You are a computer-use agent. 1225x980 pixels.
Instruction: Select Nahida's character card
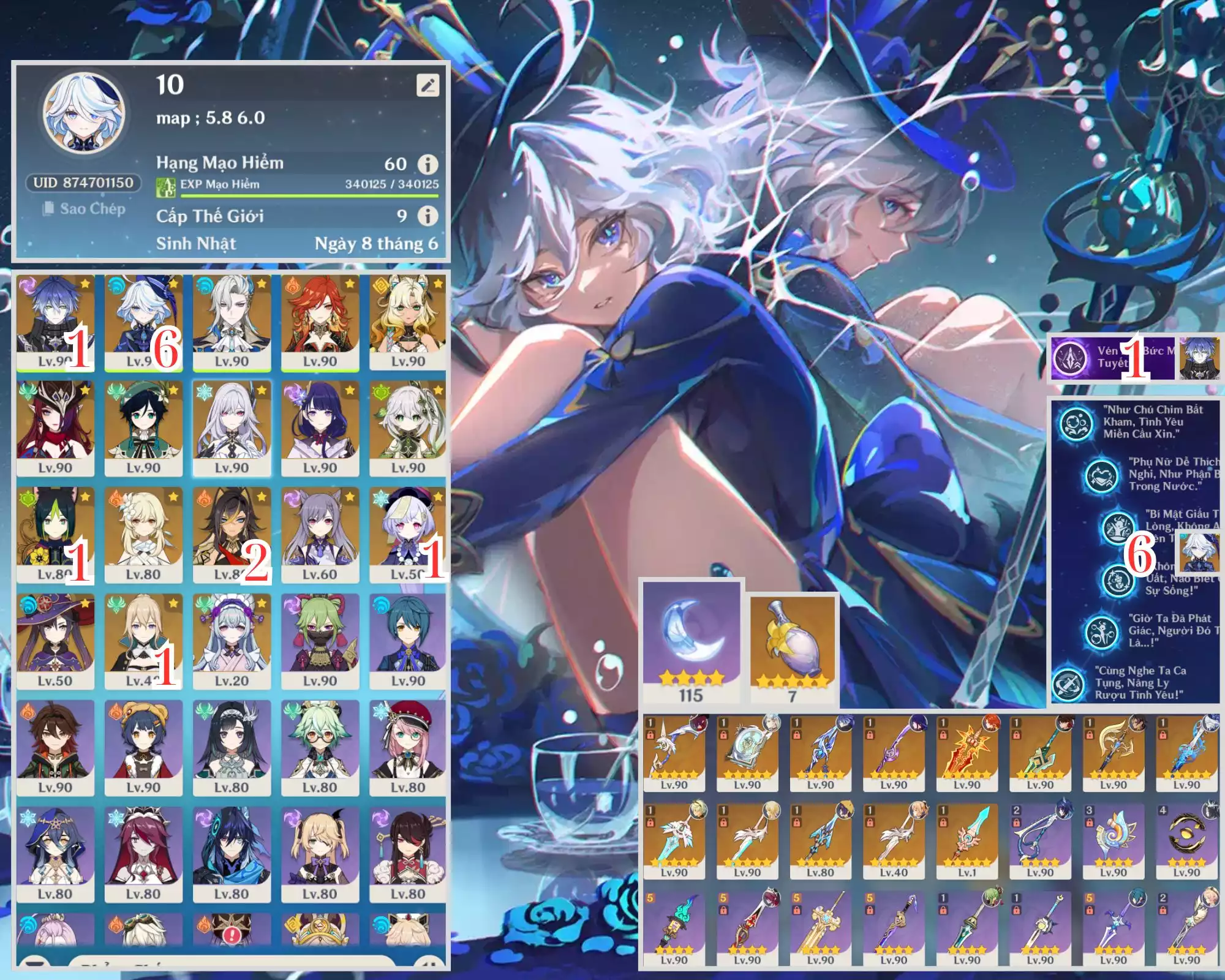[408, 428]
